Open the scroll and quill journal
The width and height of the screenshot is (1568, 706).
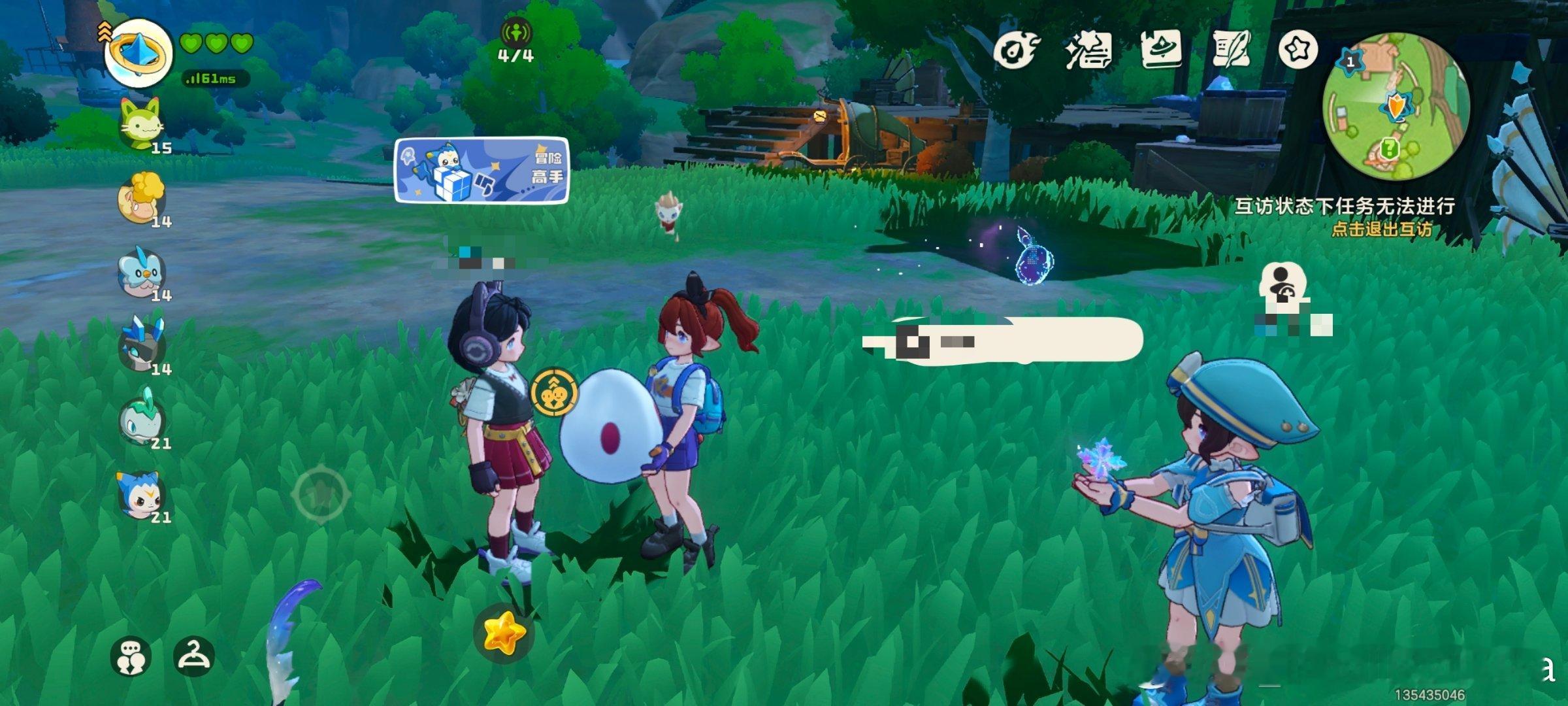1231,49
